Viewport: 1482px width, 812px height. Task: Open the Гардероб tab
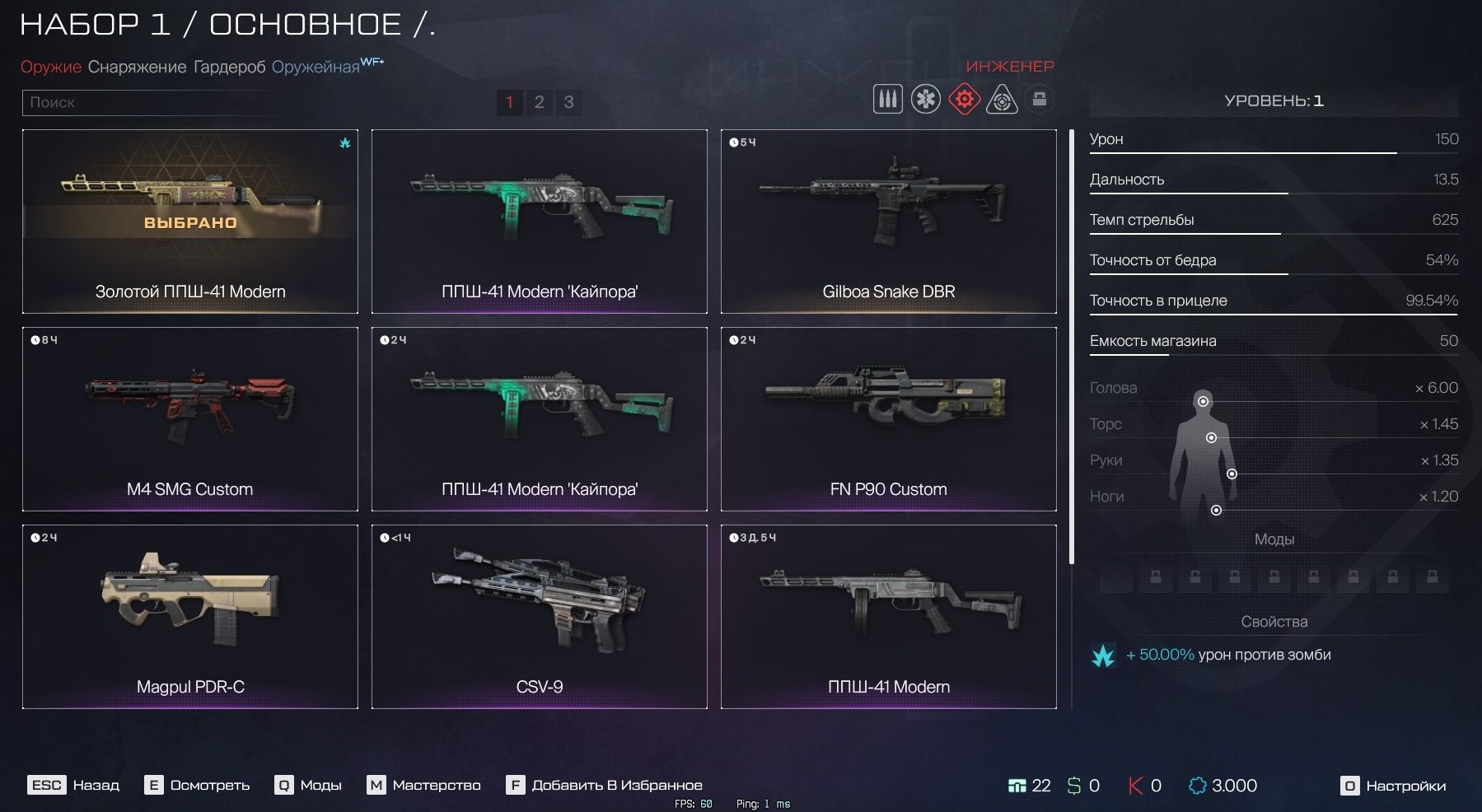[x=229, y=67]
